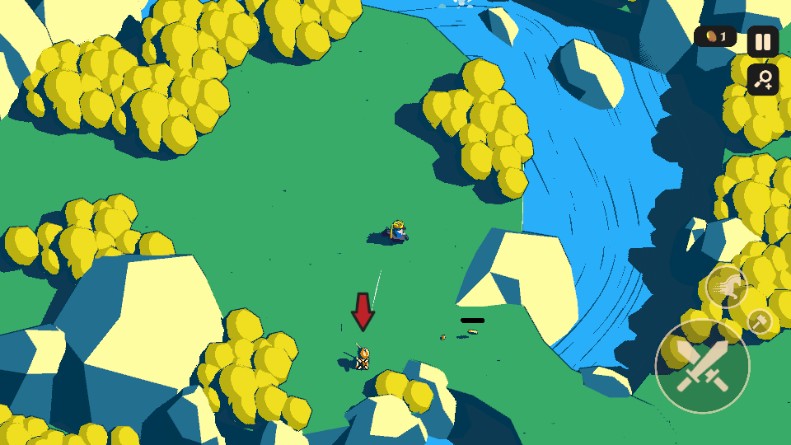Zoom in with the magnifier button

pyautogui.click(x=763, y=80)
